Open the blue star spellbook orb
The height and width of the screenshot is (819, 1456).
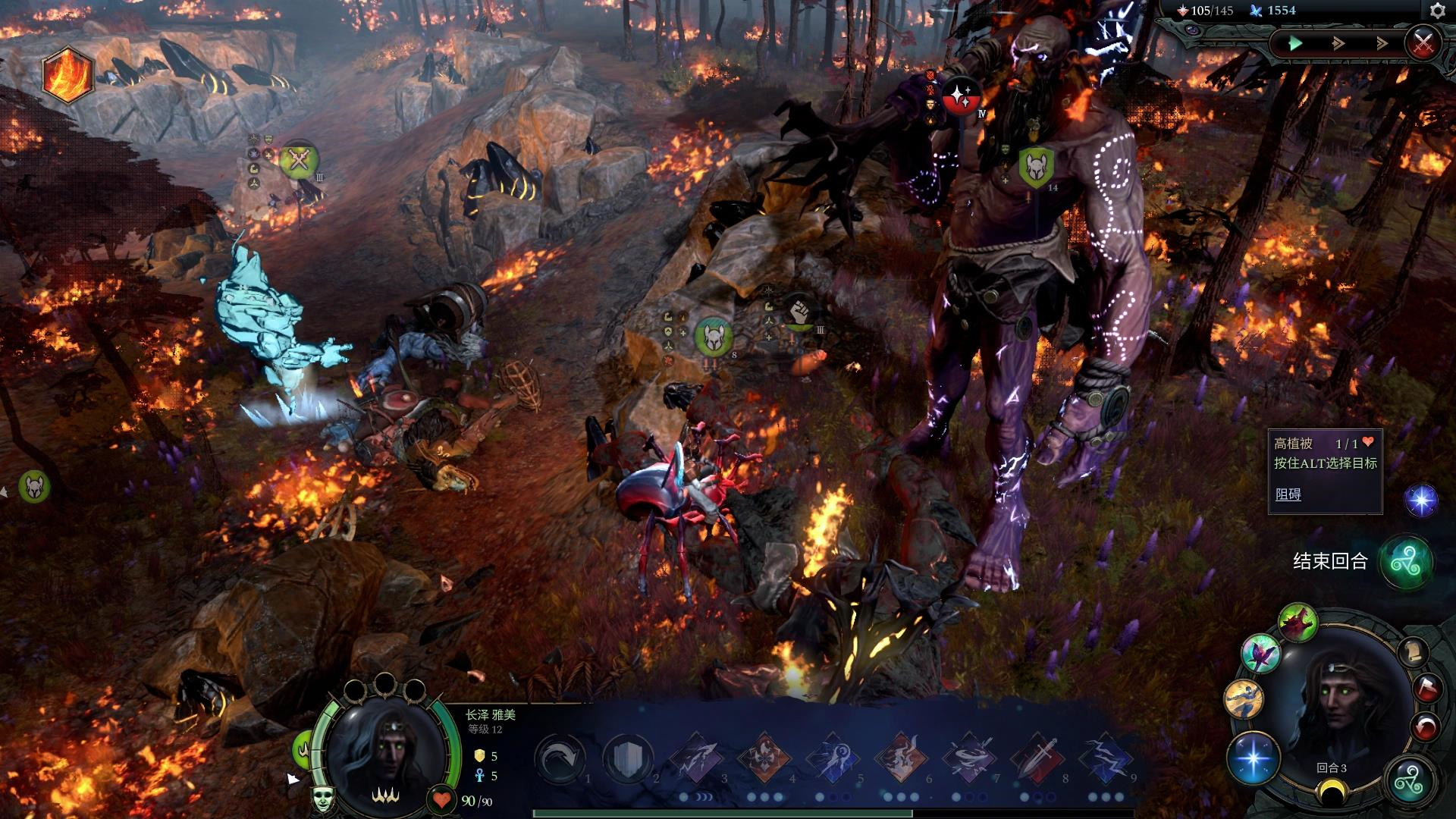pos(1253,758)
